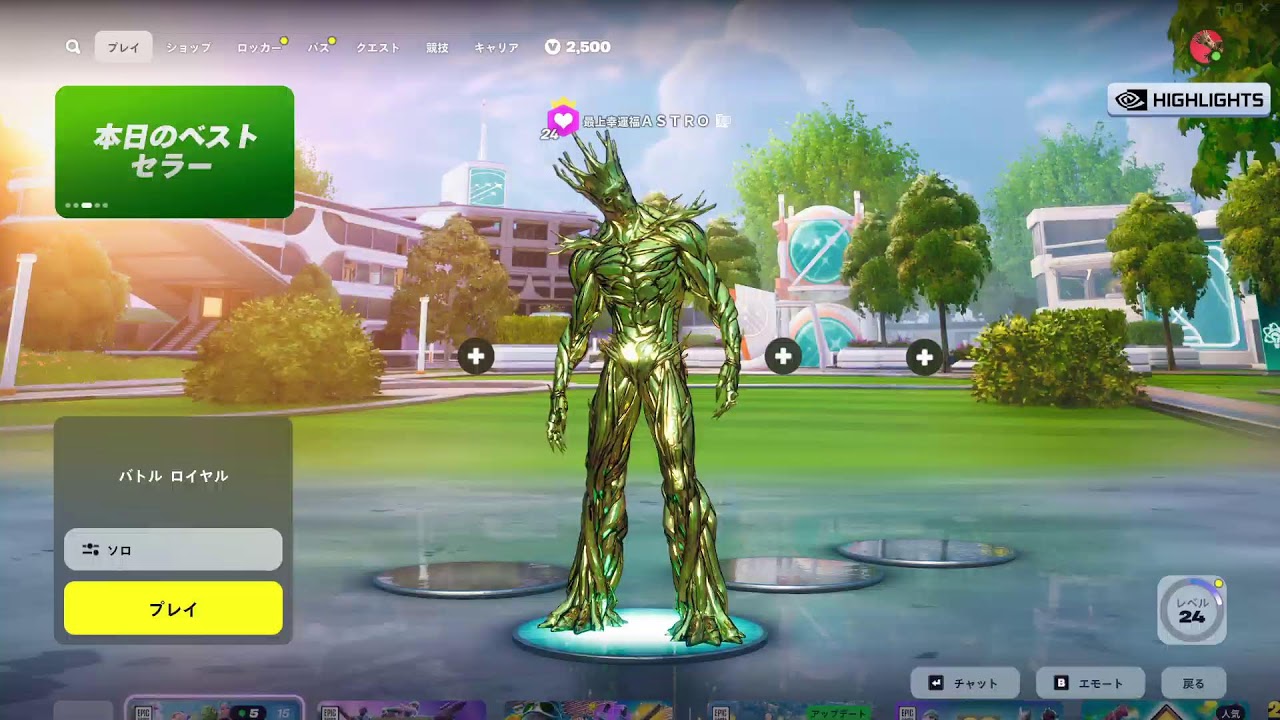Click the player name banner above the character
Viewport: 1280px width, 720px height.
(x=640, y=121)
